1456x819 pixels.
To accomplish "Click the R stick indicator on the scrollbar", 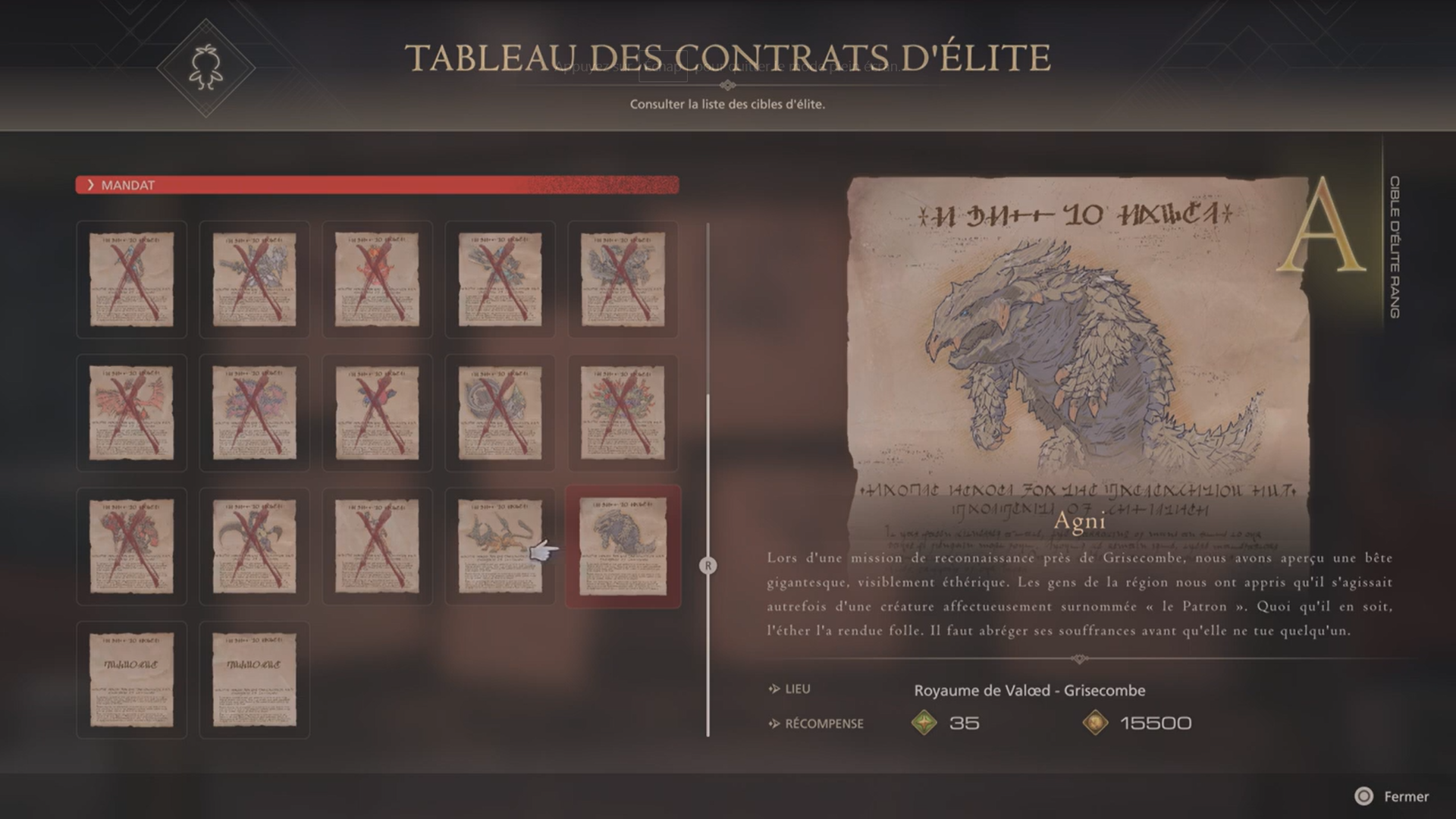I will 708,565.
